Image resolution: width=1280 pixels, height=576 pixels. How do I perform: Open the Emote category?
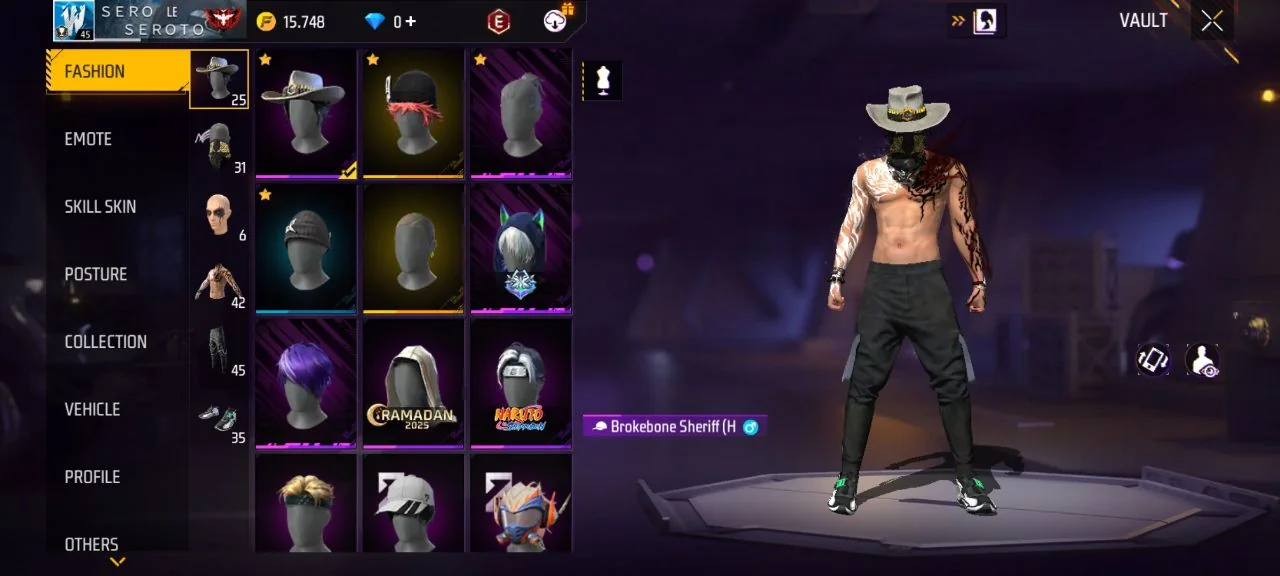point(88,139)
